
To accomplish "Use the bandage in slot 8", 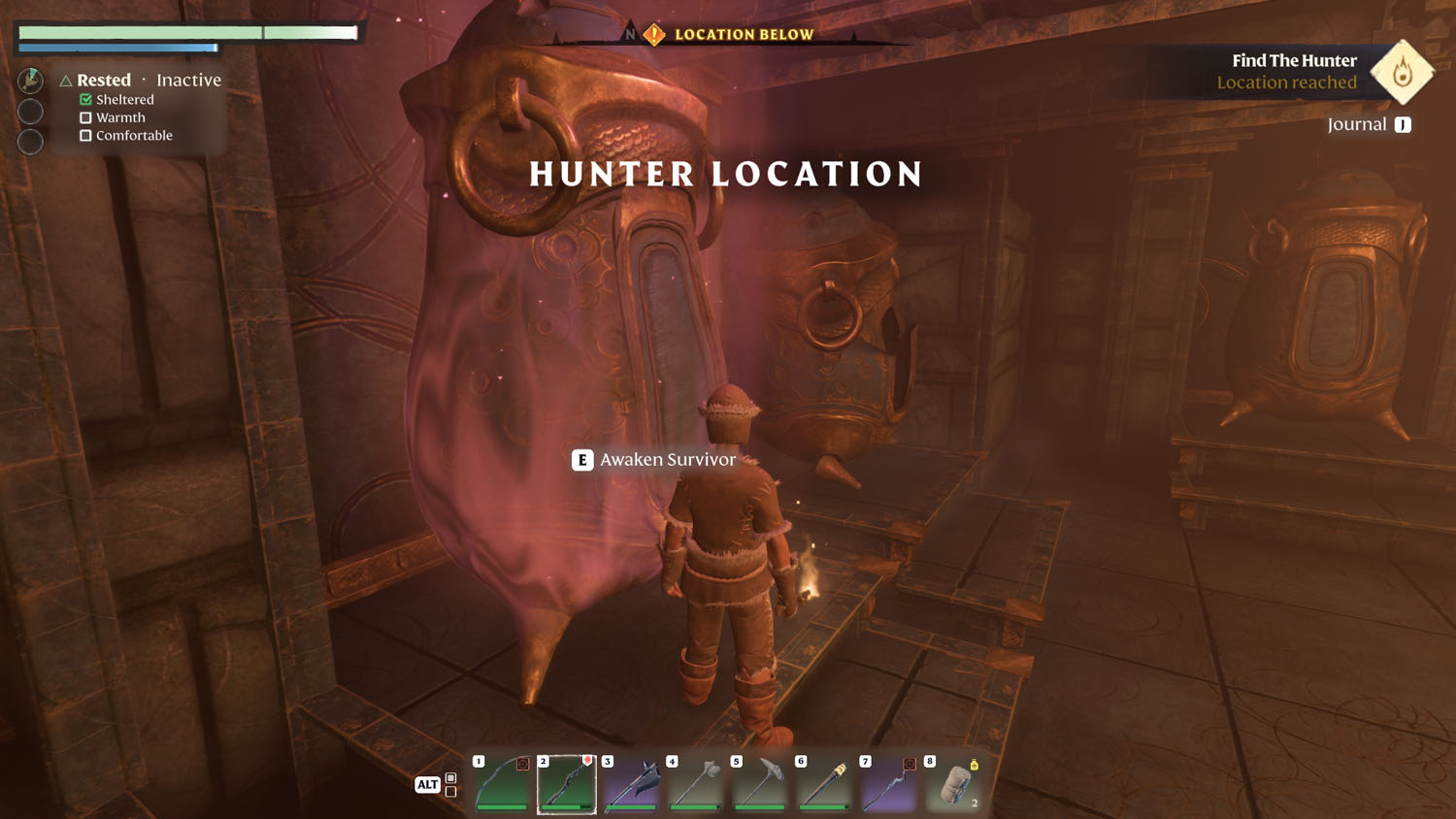I will tap(953, 784).
